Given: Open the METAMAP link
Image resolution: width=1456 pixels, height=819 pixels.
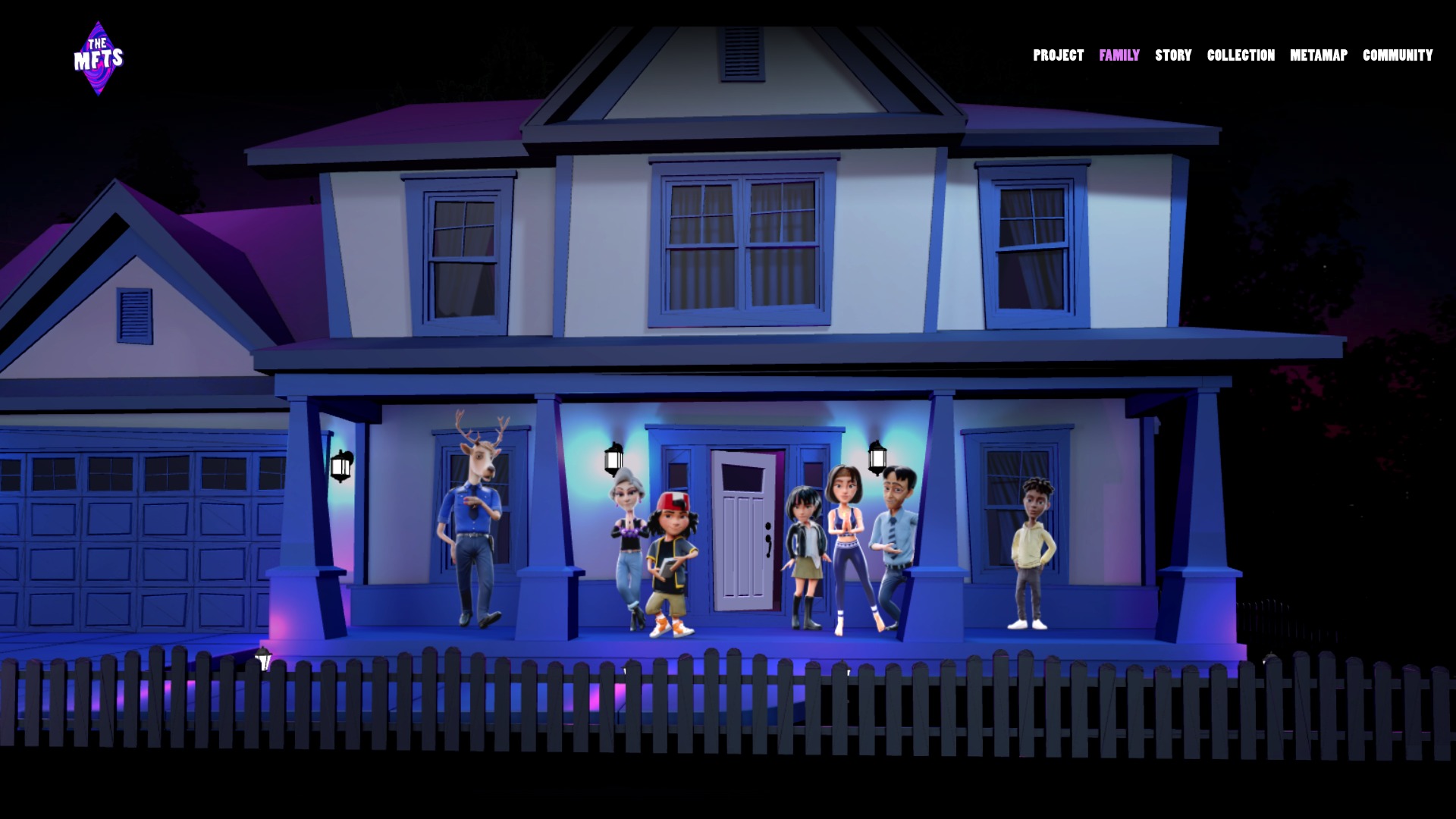Looking at the screenshot, I should point(1318,55).
